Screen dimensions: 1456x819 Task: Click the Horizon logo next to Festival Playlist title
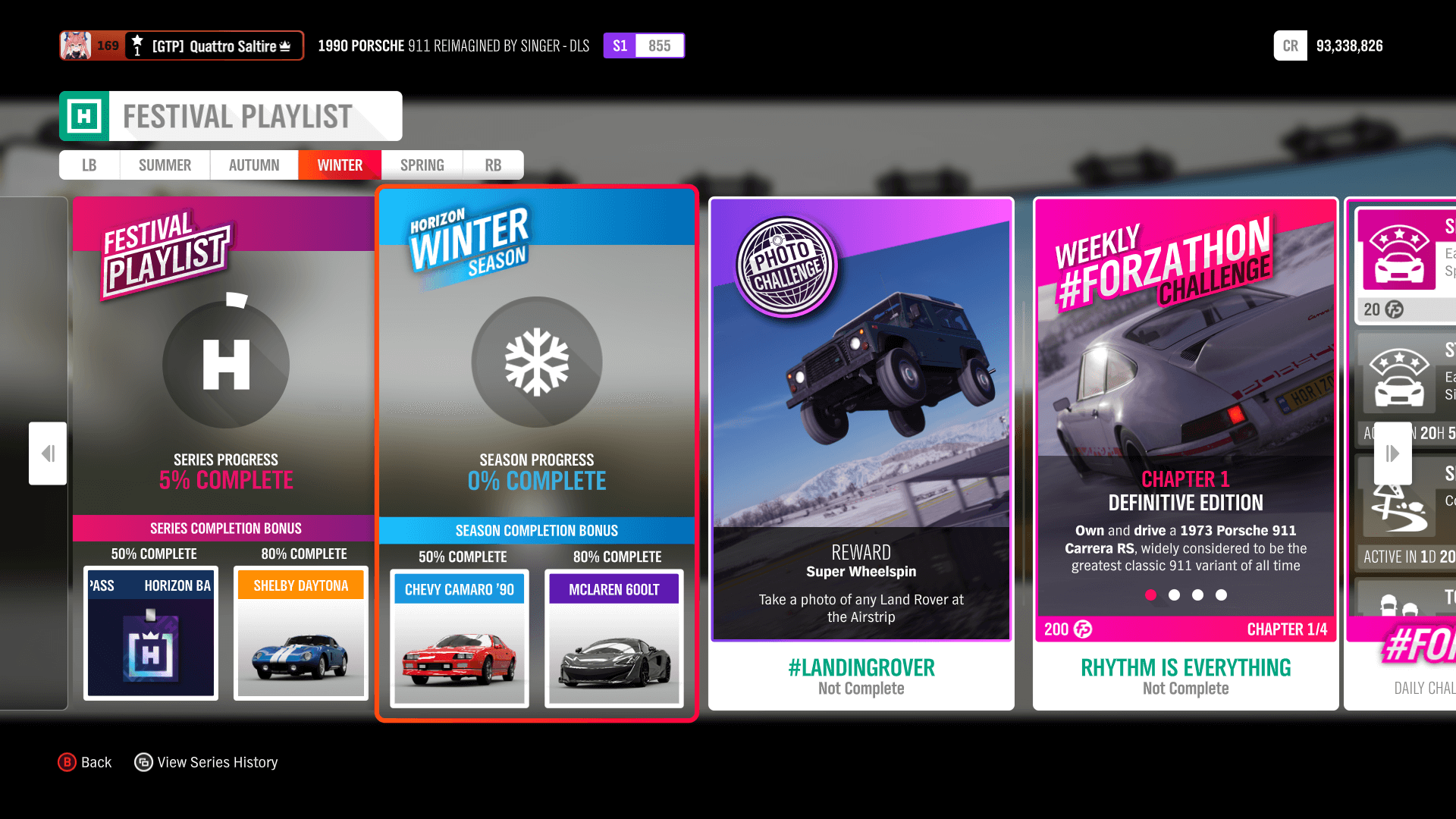point(86,116)
